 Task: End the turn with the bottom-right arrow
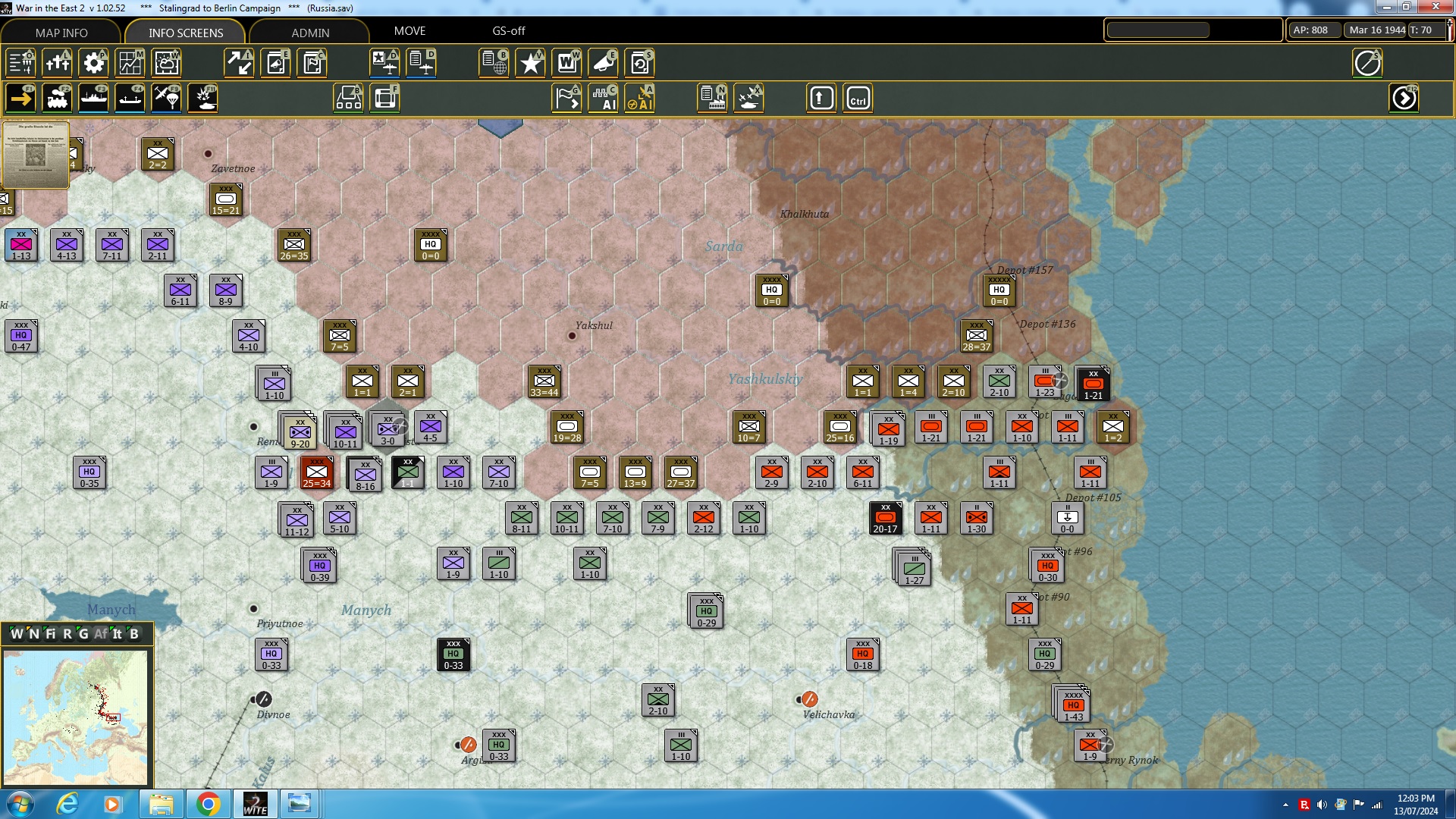point(1405,98)
